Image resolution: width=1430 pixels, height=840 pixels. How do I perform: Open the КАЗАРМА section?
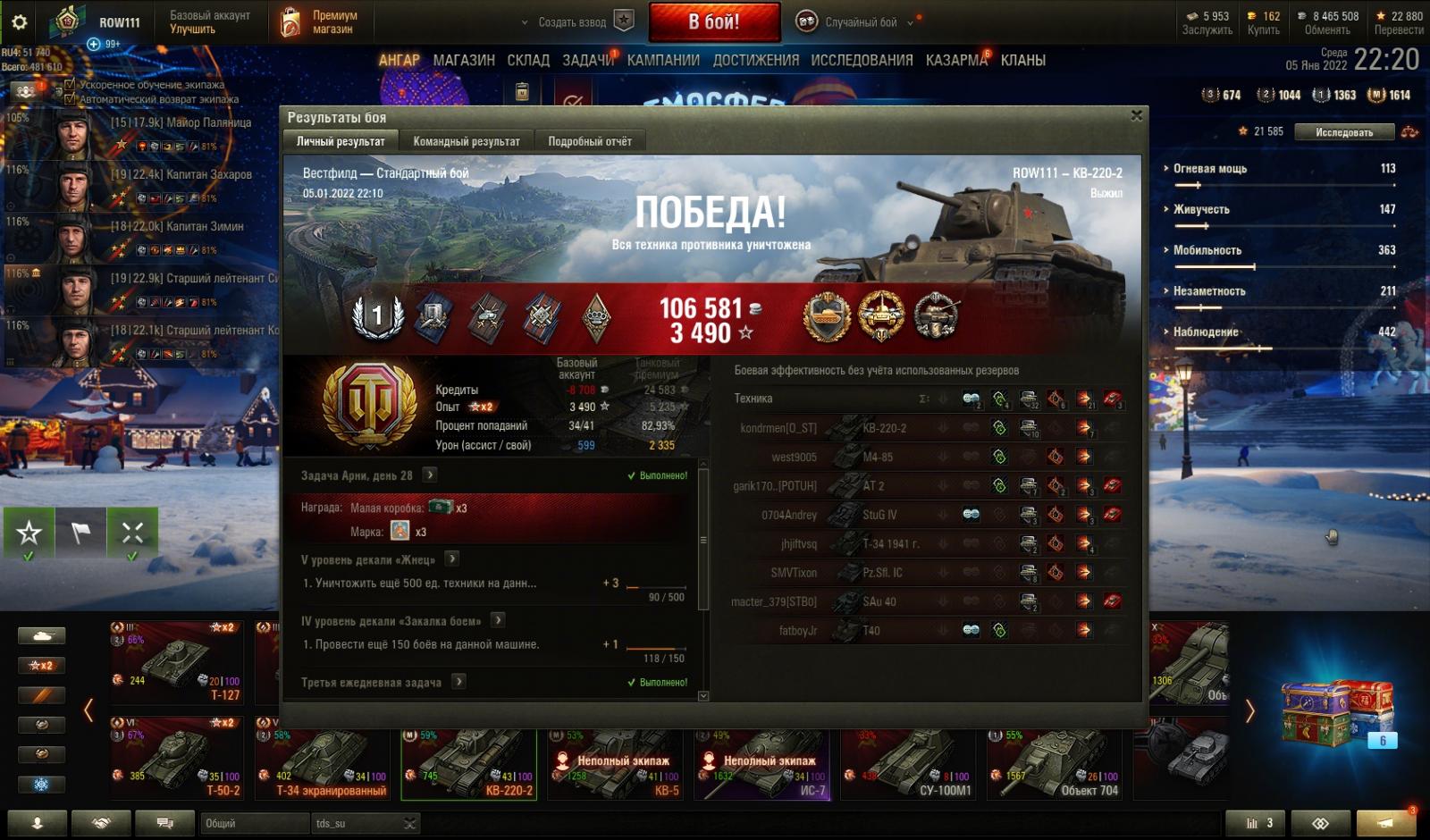point(956,60)
